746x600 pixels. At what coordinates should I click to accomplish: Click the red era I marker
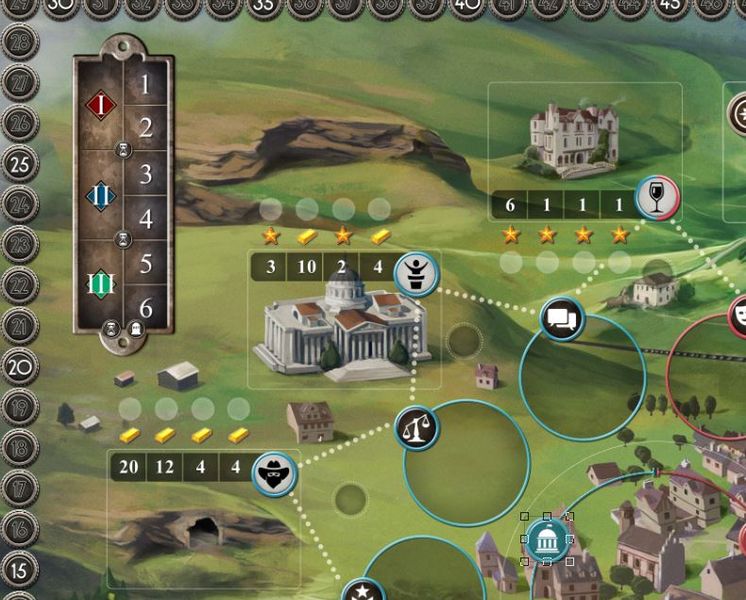[x=100, y=104]
